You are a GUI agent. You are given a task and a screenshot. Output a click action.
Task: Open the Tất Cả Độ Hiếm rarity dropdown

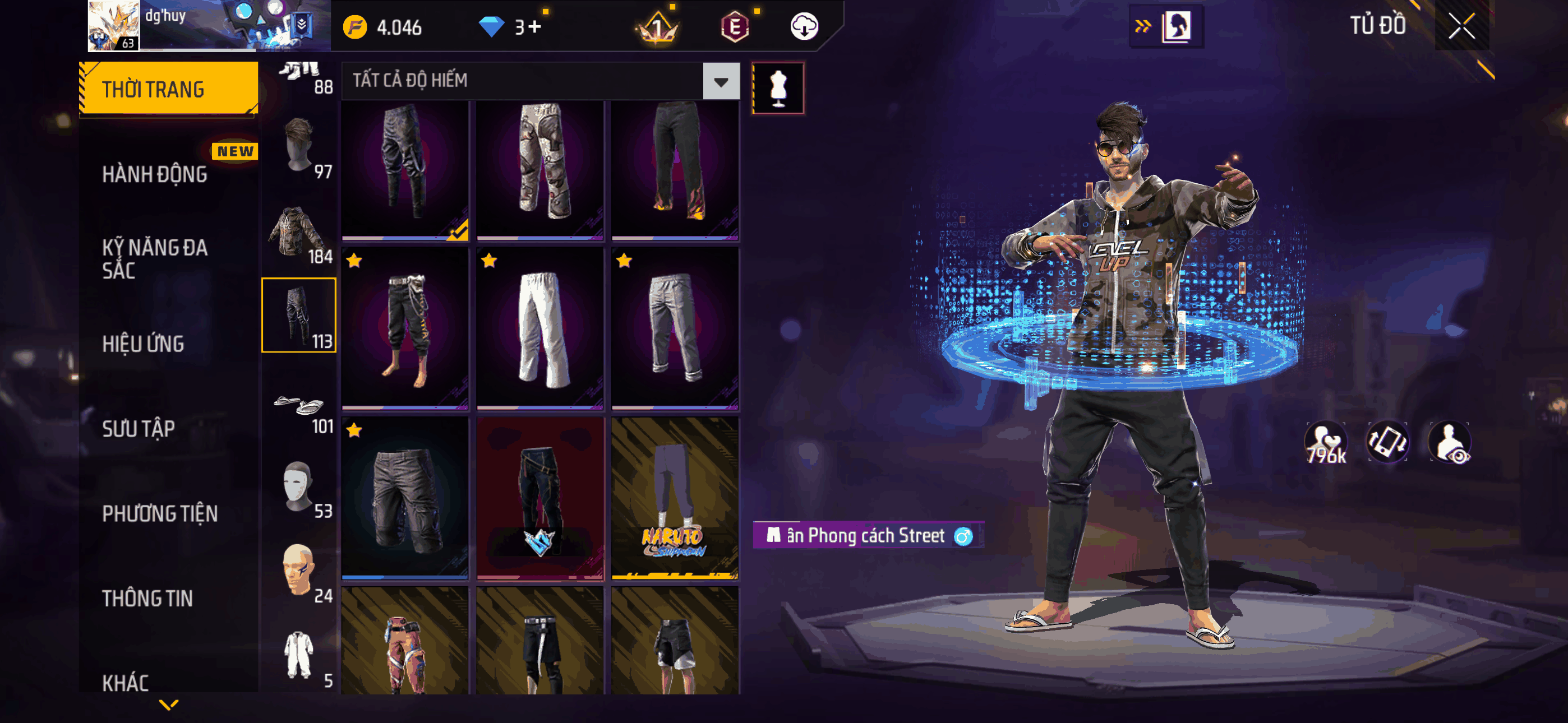pos(721,81)
